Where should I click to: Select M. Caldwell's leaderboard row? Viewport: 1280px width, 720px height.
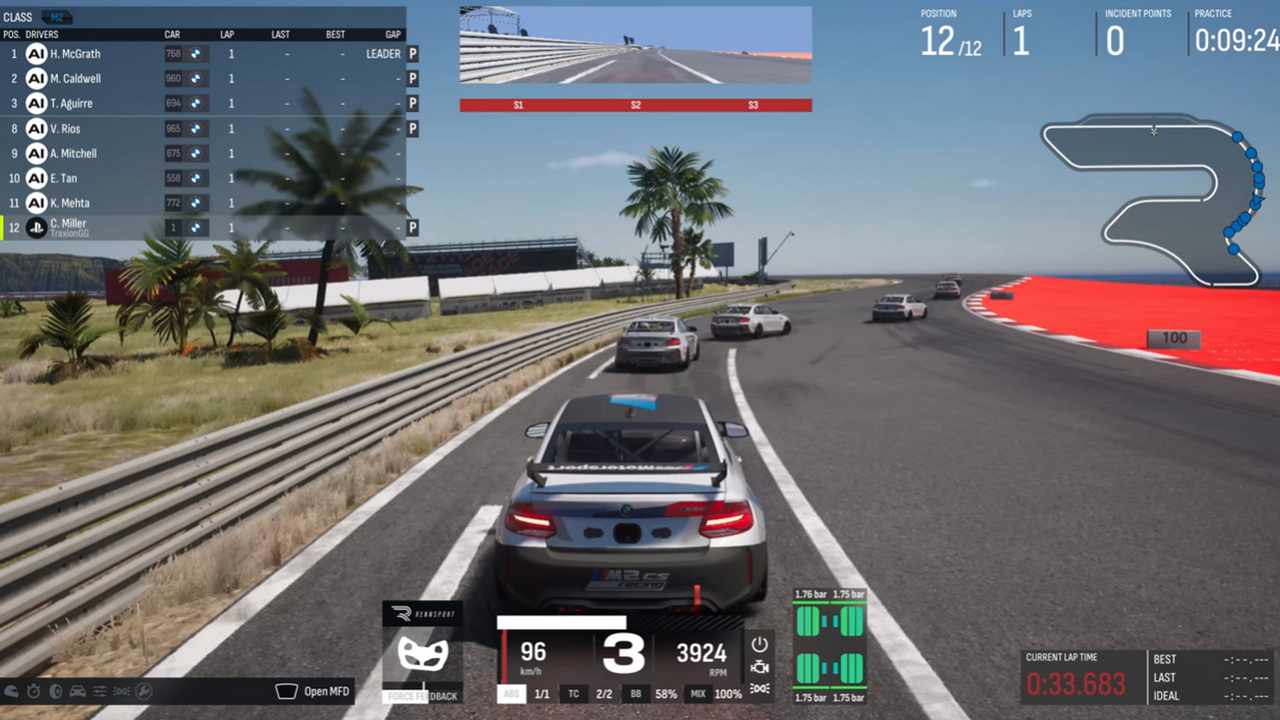click(76, 79)
